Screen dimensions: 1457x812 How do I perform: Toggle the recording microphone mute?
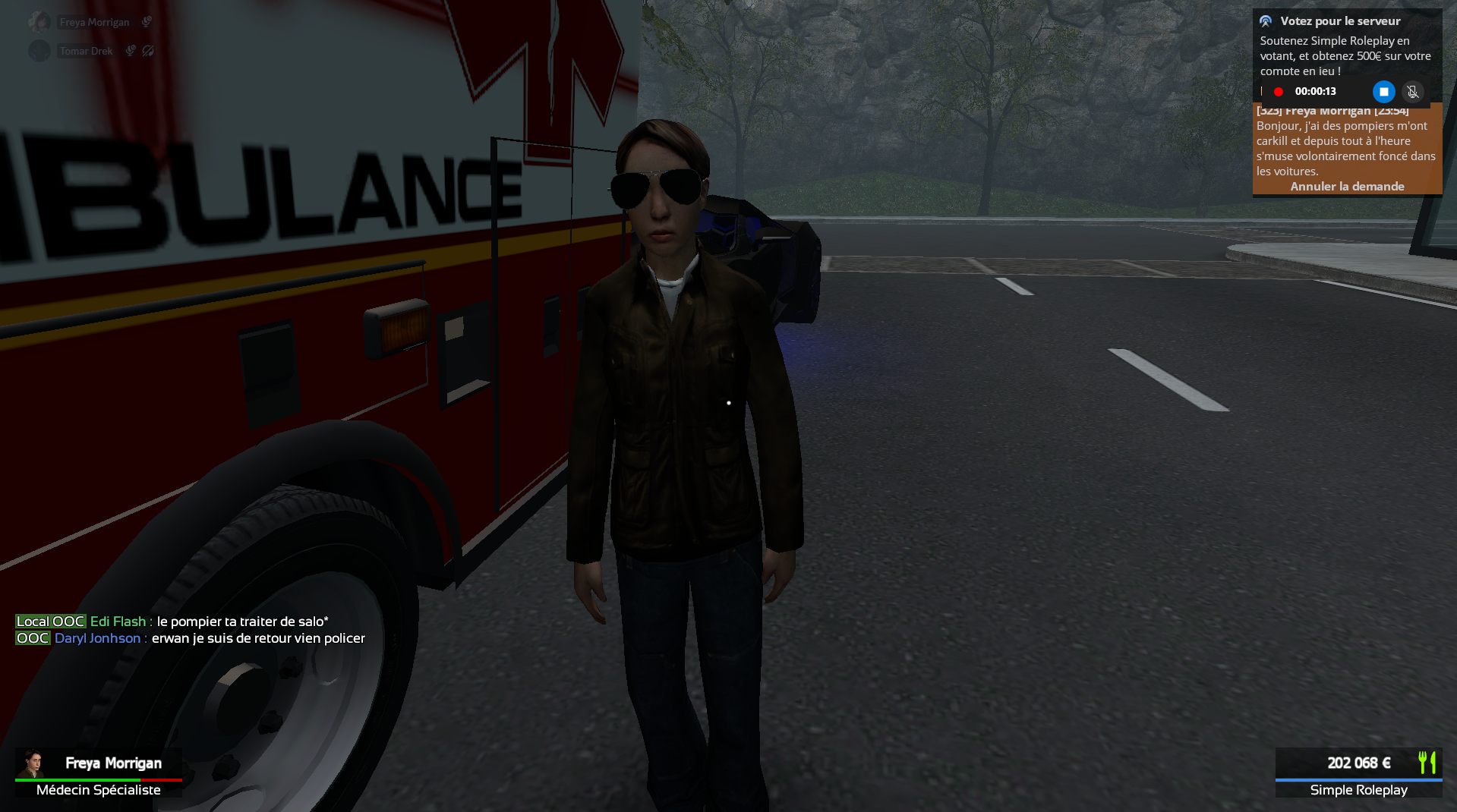pyautogui.click(x=1412, y=92)
